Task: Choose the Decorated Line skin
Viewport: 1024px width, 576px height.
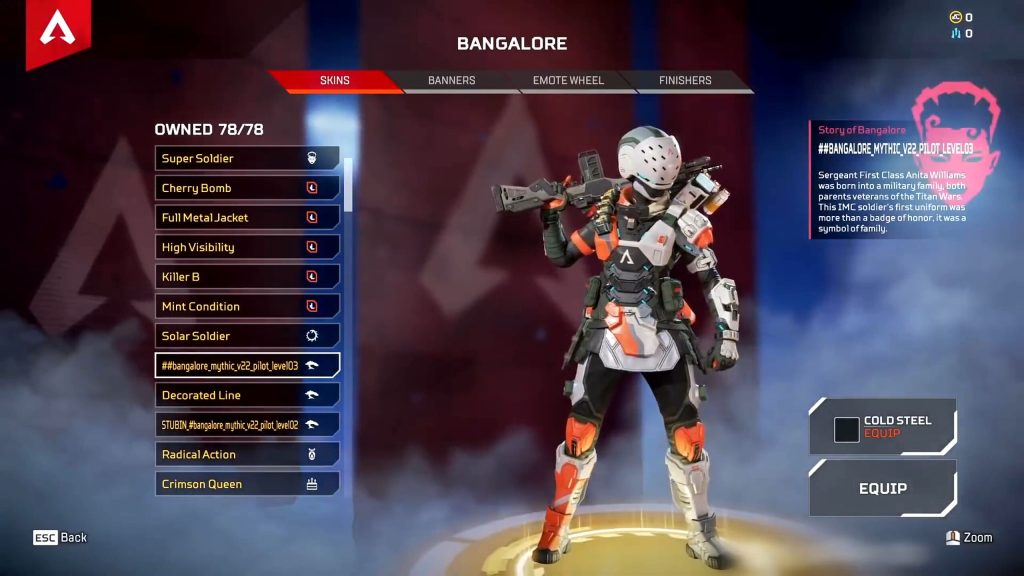Action: [247, 395]
